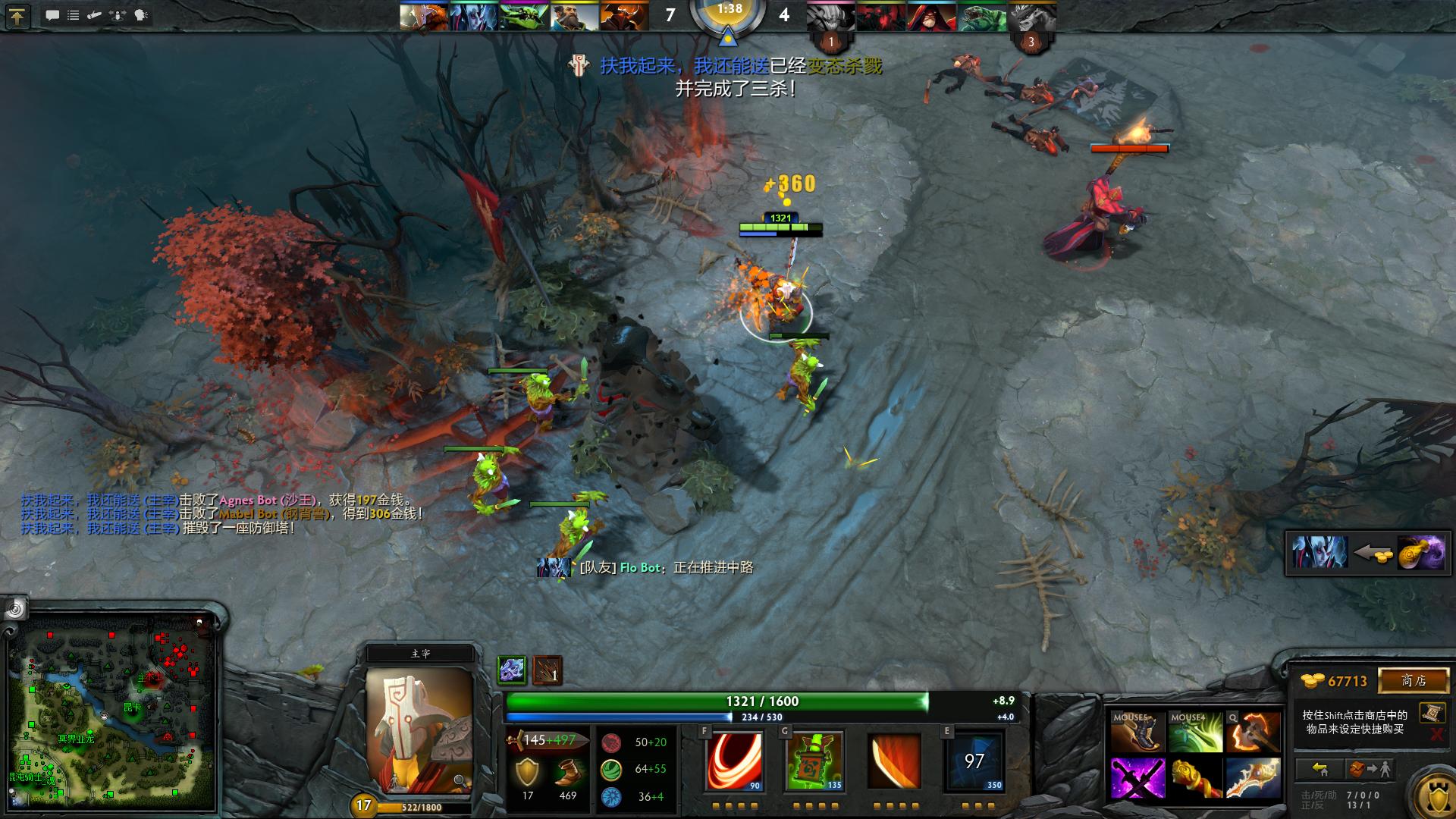Screen dimensions: 1456x819
Task: Activate the Monkey King Bar item
Action: click(x=1194, y=777)
